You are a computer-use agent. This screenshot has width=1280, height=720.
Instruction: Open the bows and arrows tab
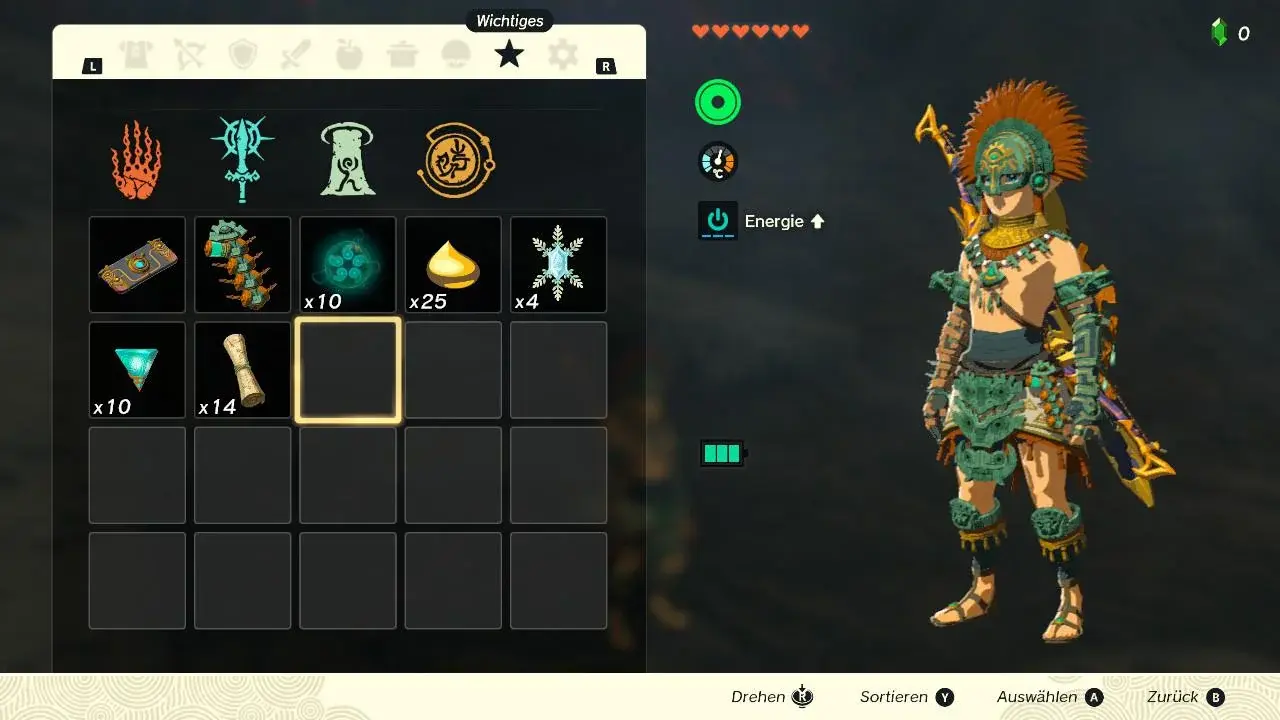click(189, 55)
